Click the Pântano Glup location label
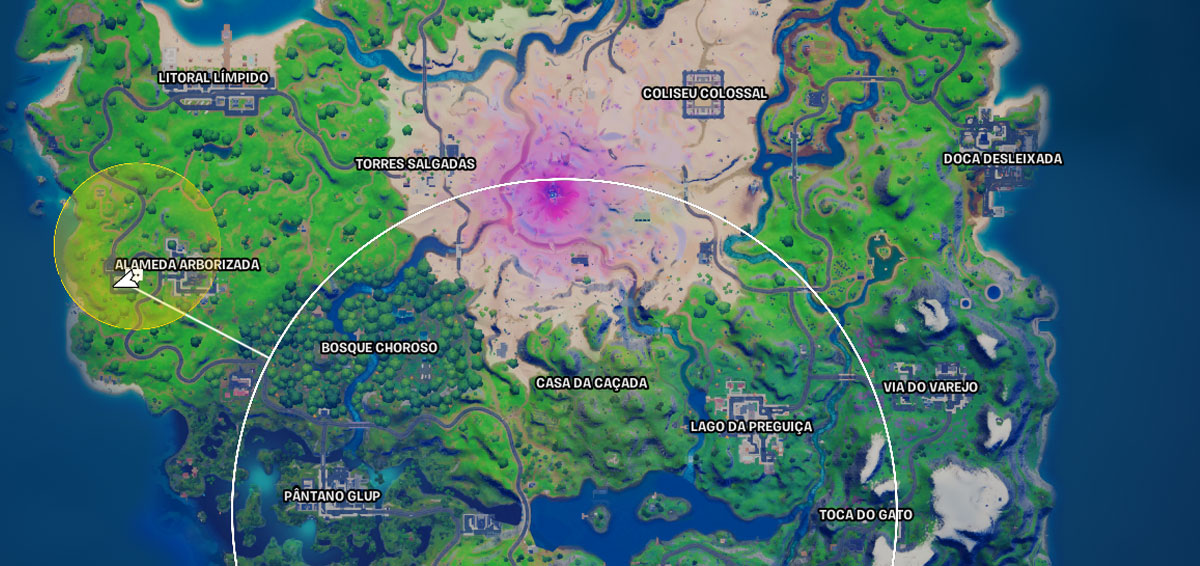The width and height of the screenshot is (1200, 566). pyautogui.click(x=332, y=496)
